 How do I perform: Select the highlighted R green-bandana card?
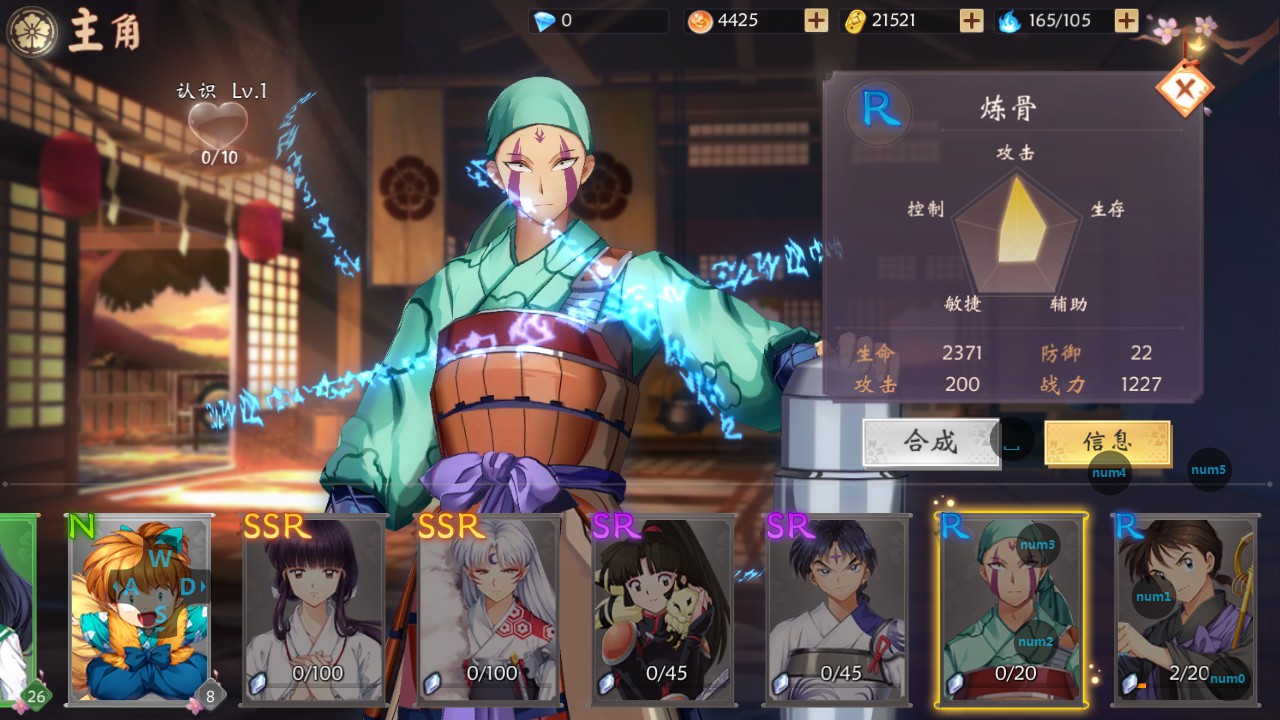coord(1013,608)
